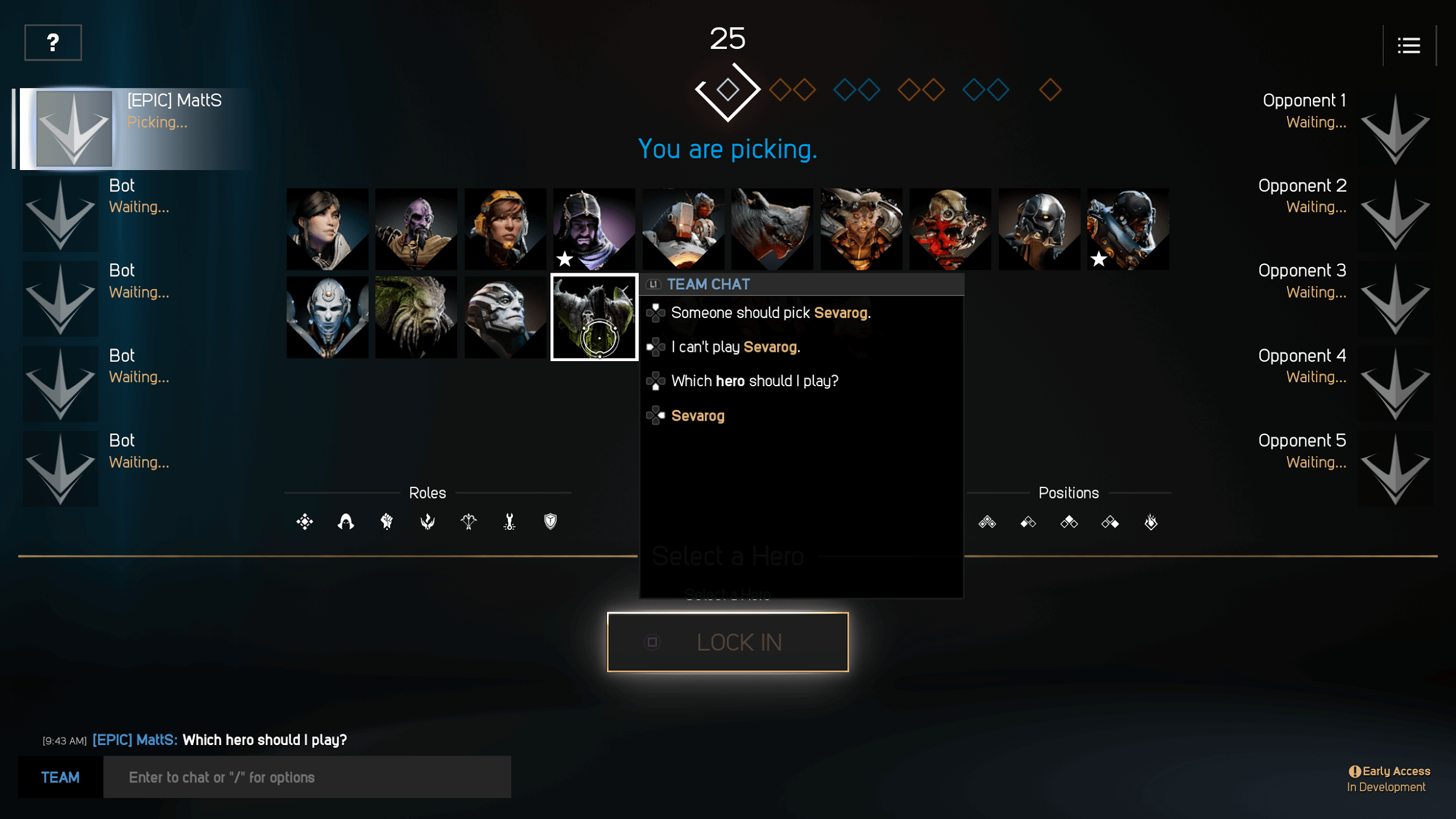Screen dimensions: 1456x819
Task: Click the LOCK IN button
Action: pos(728,642)
